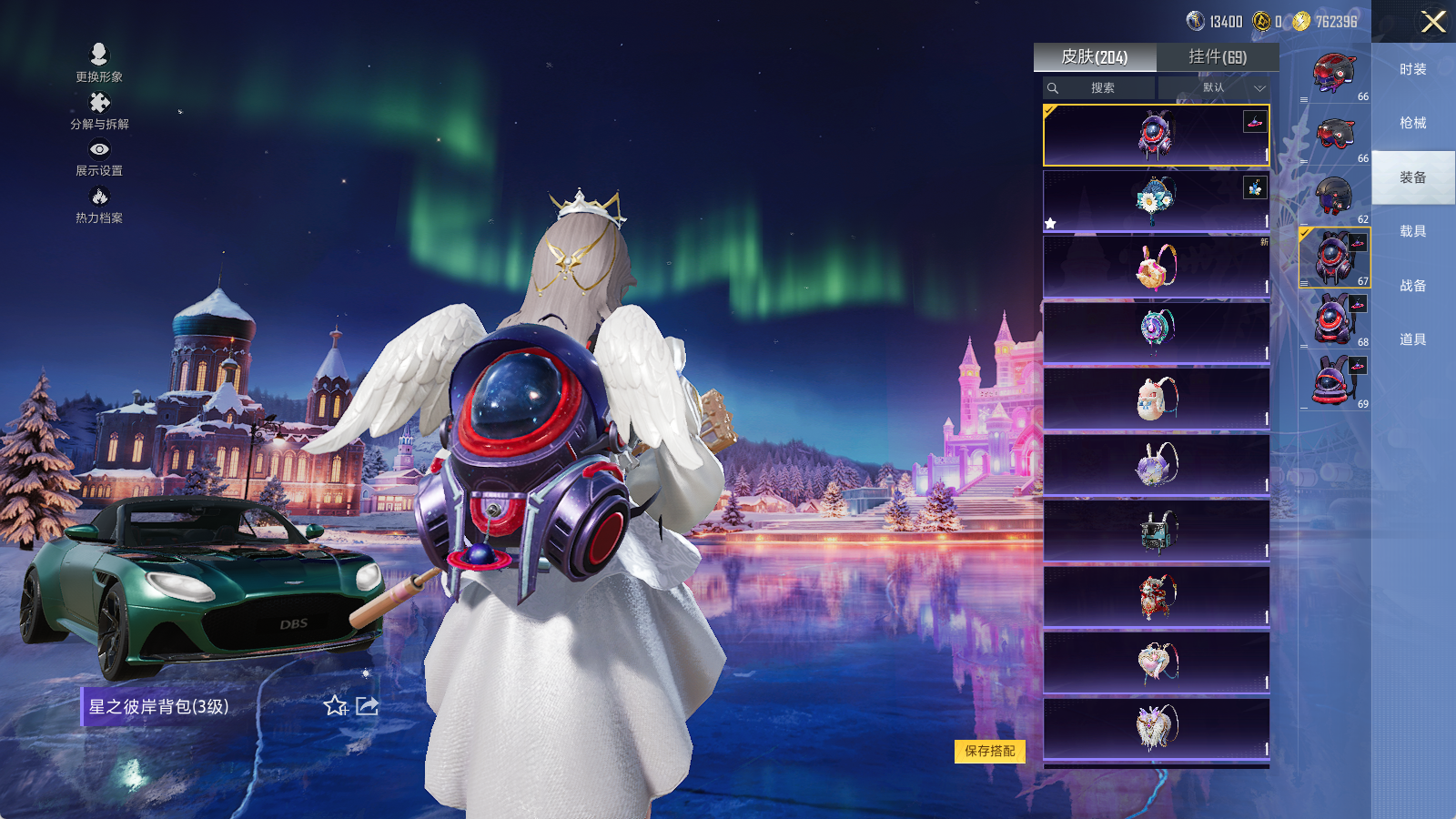1456x819 pixels.
Task: Select the 道具 category
Action: click(1412, 339)
